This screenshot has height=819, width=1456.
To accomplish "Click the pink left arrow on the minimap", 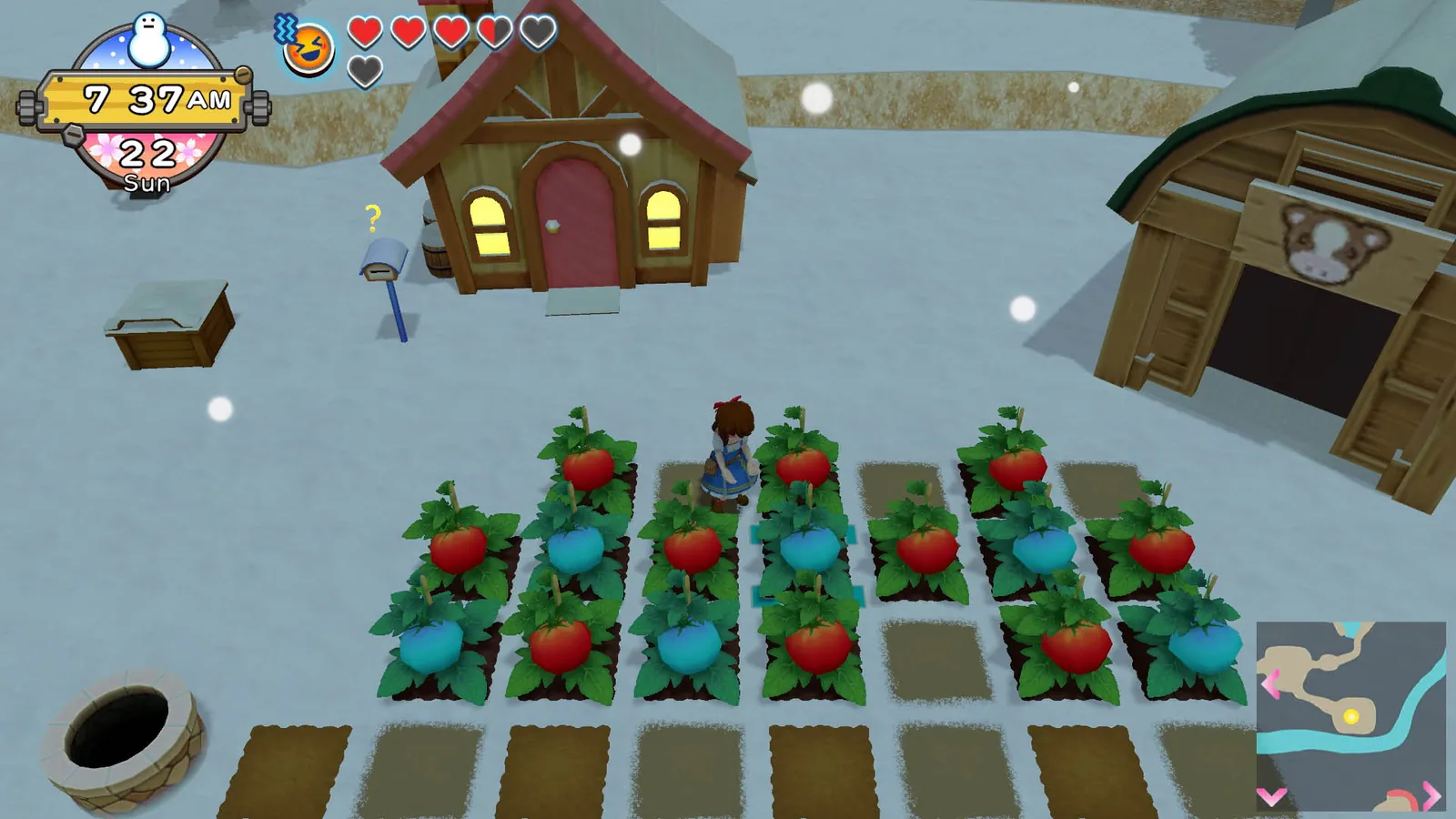I will click(1270, 683).
